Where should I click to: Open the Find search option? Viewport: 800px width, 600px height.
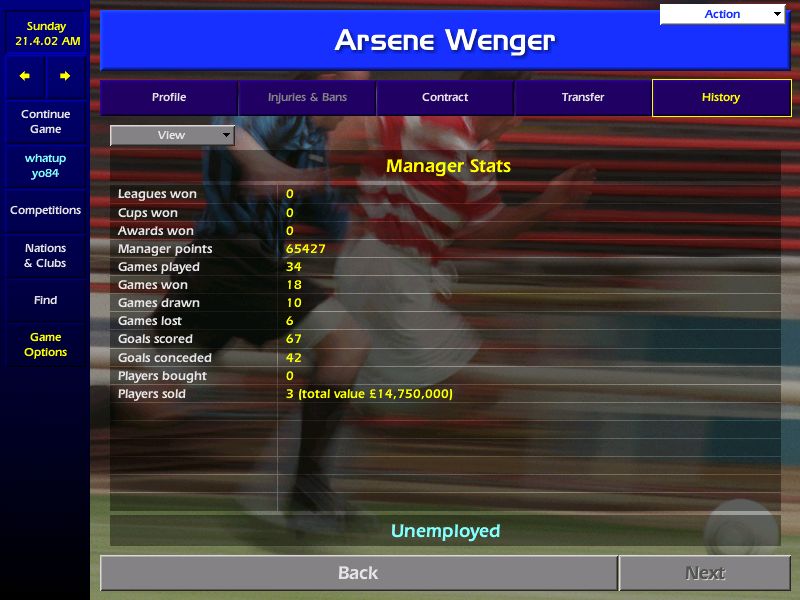[45, 300]
